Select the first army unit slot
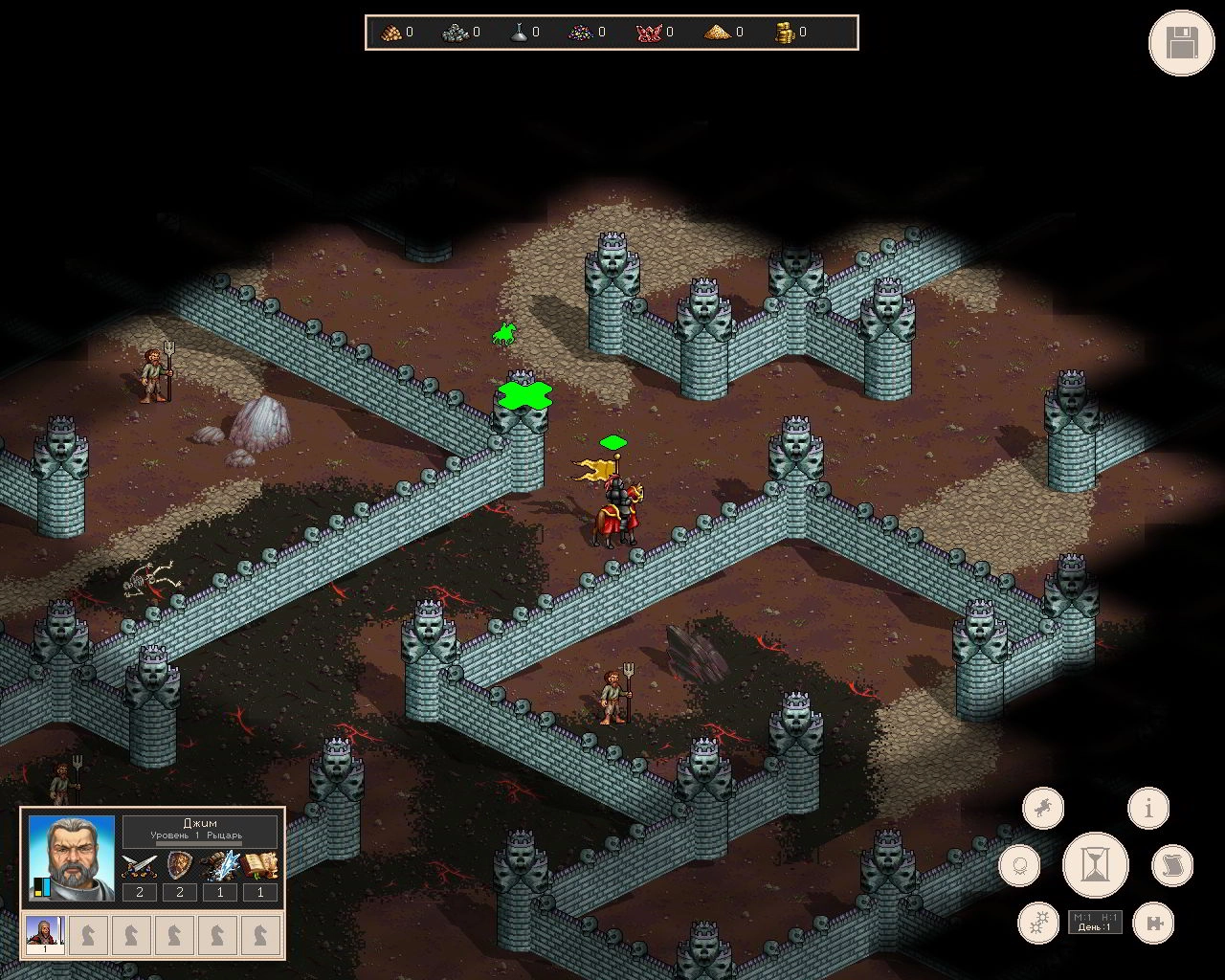Image resolution: width=1225 pixels, height=980 pixels. coord(44,935)
